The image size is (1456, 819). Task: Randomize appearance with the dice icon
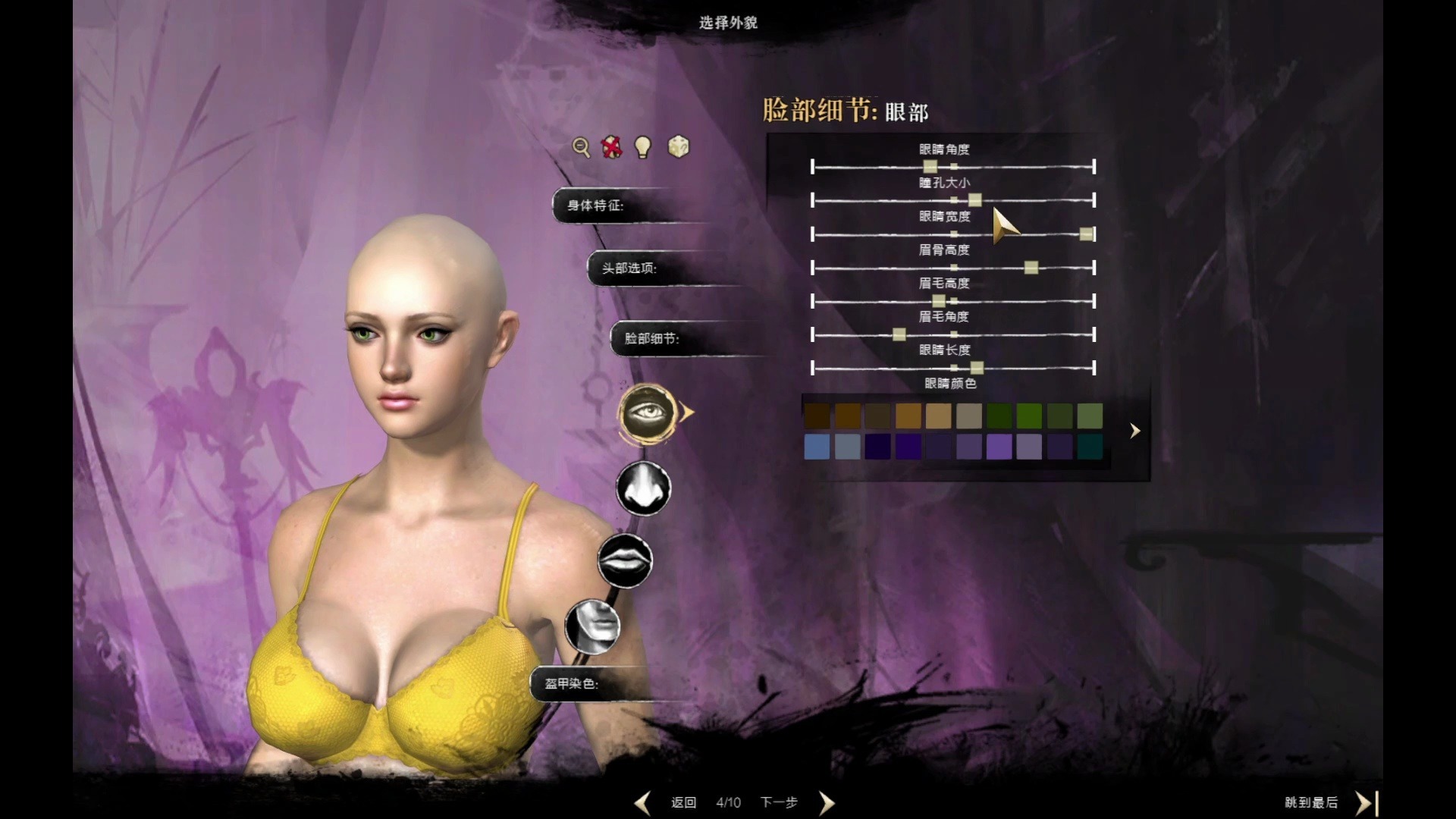click(678, 146)
